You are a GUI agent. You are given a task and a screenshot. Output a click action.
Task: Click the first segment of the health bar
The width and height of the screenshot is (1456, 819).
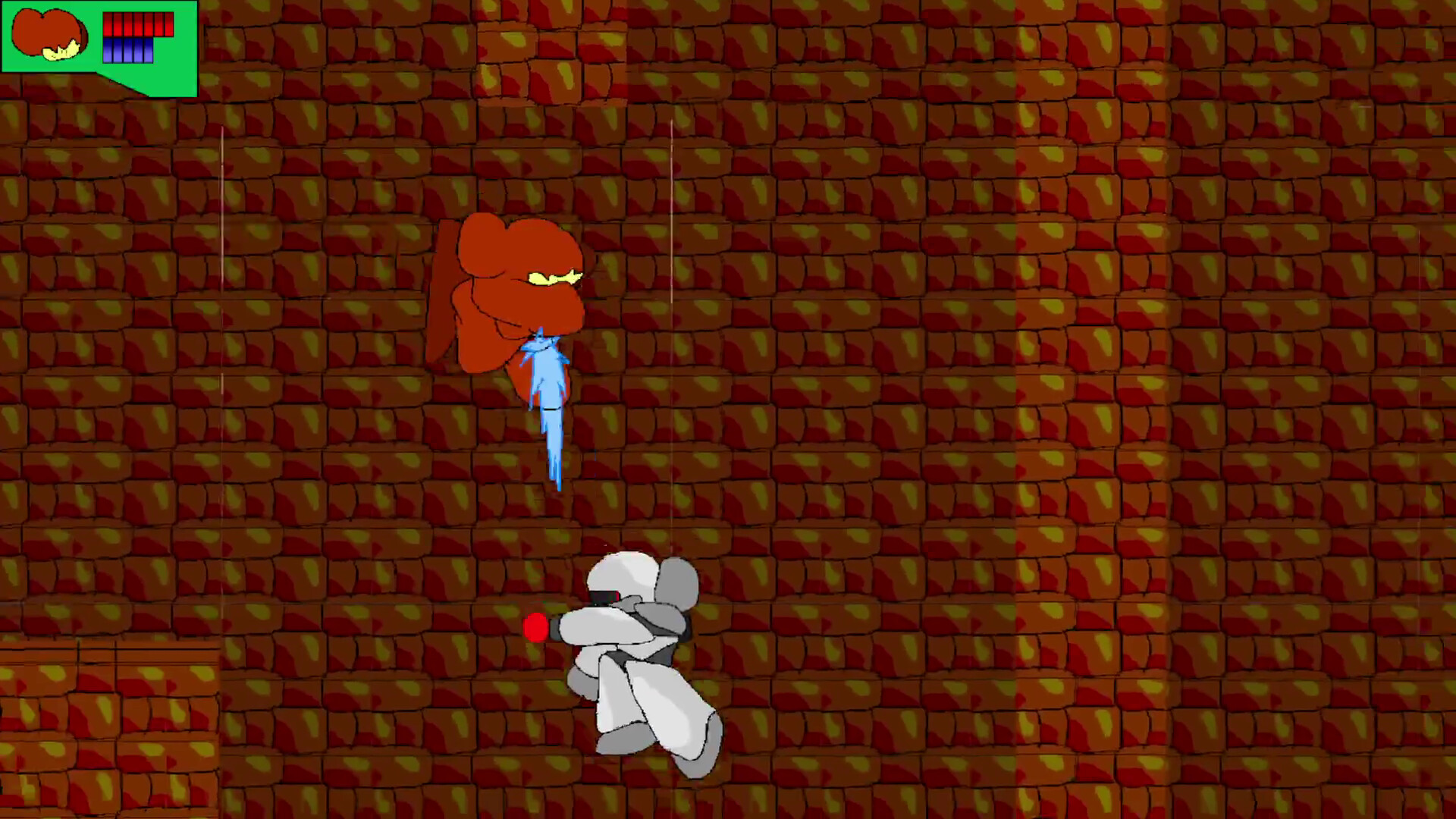(x=108, y=24)
